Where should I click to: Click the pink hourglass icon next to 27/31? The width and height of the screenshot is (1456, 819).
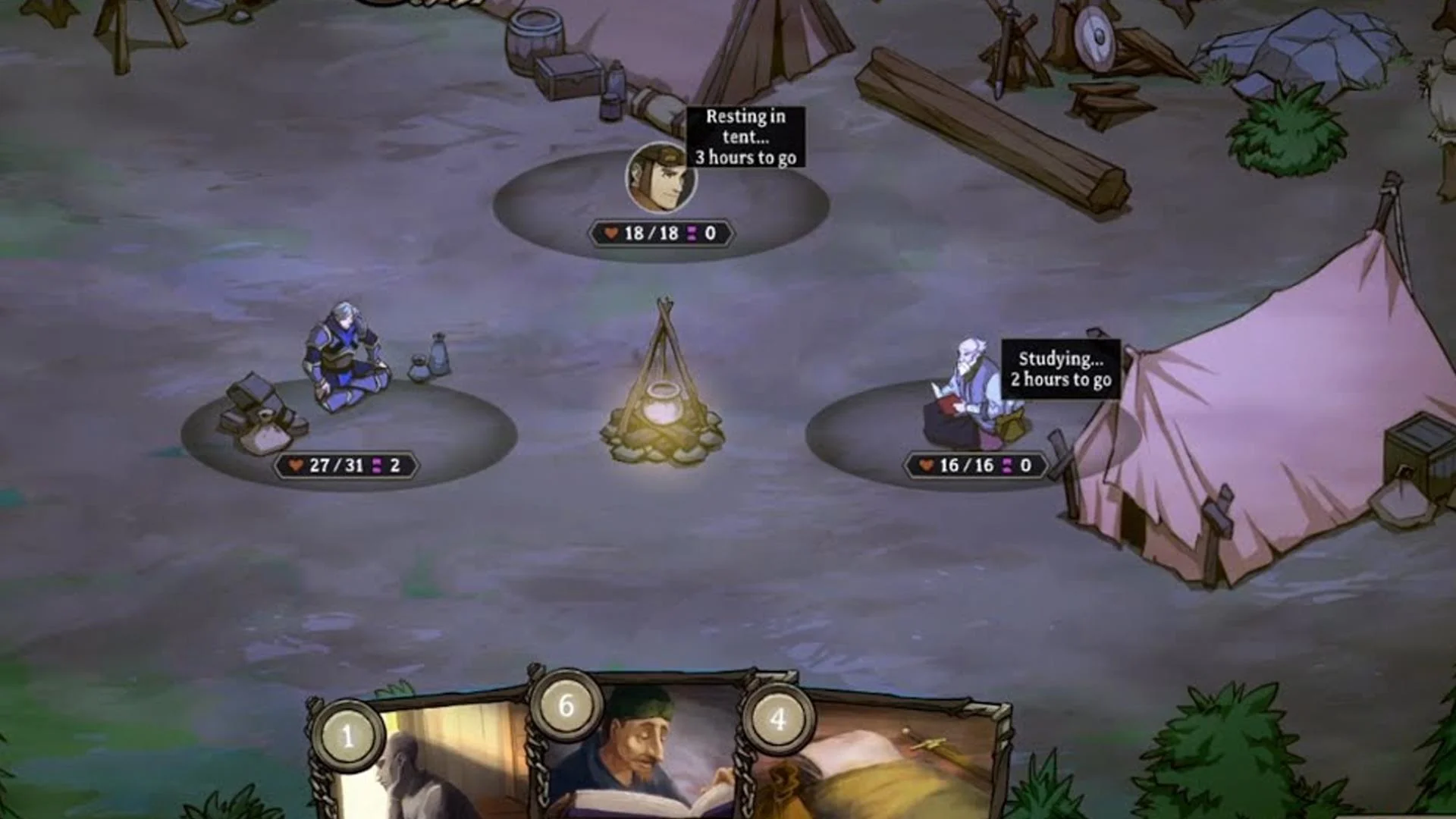pos(375,464)
